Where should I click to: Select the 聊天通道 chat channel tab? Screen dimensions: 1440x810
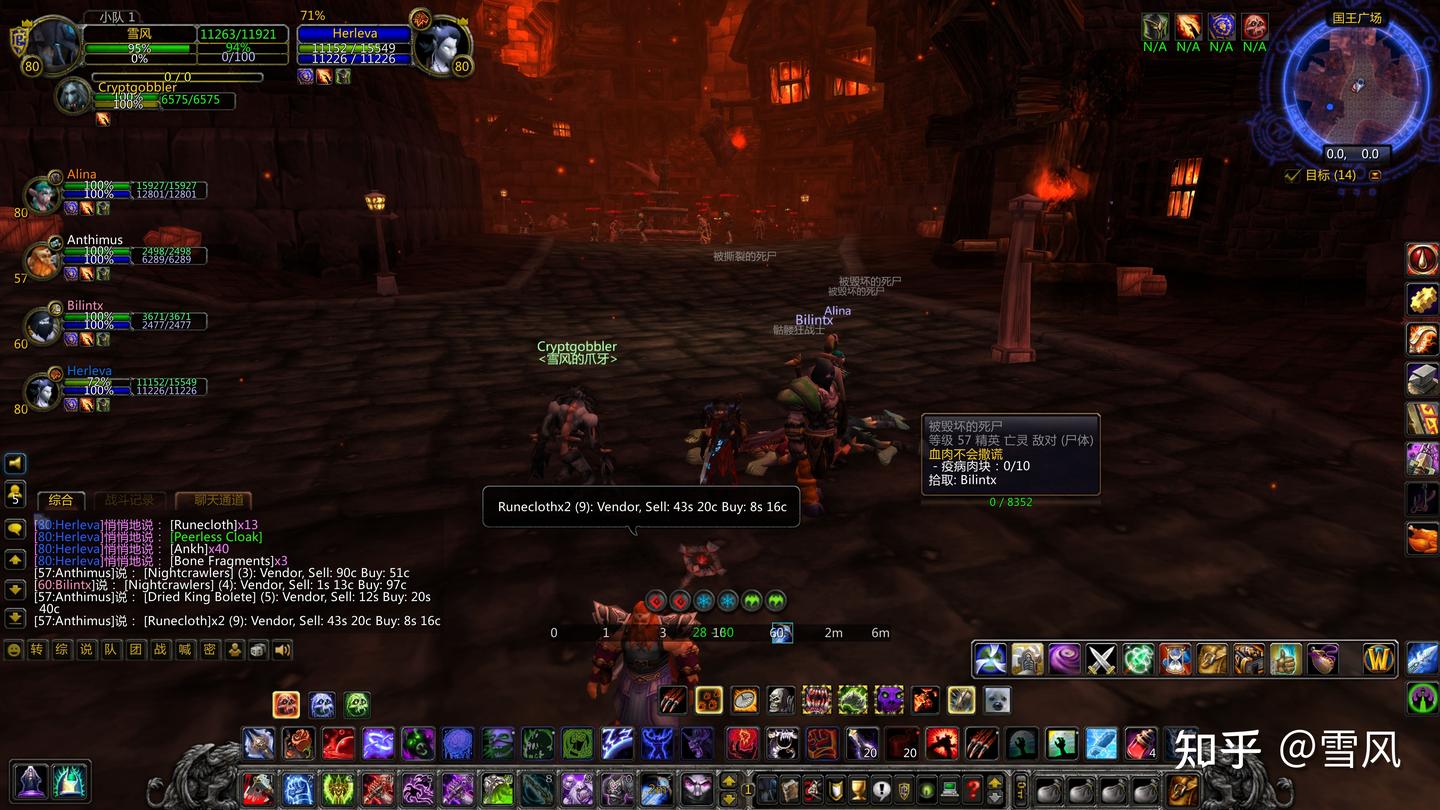click(213, 500)
